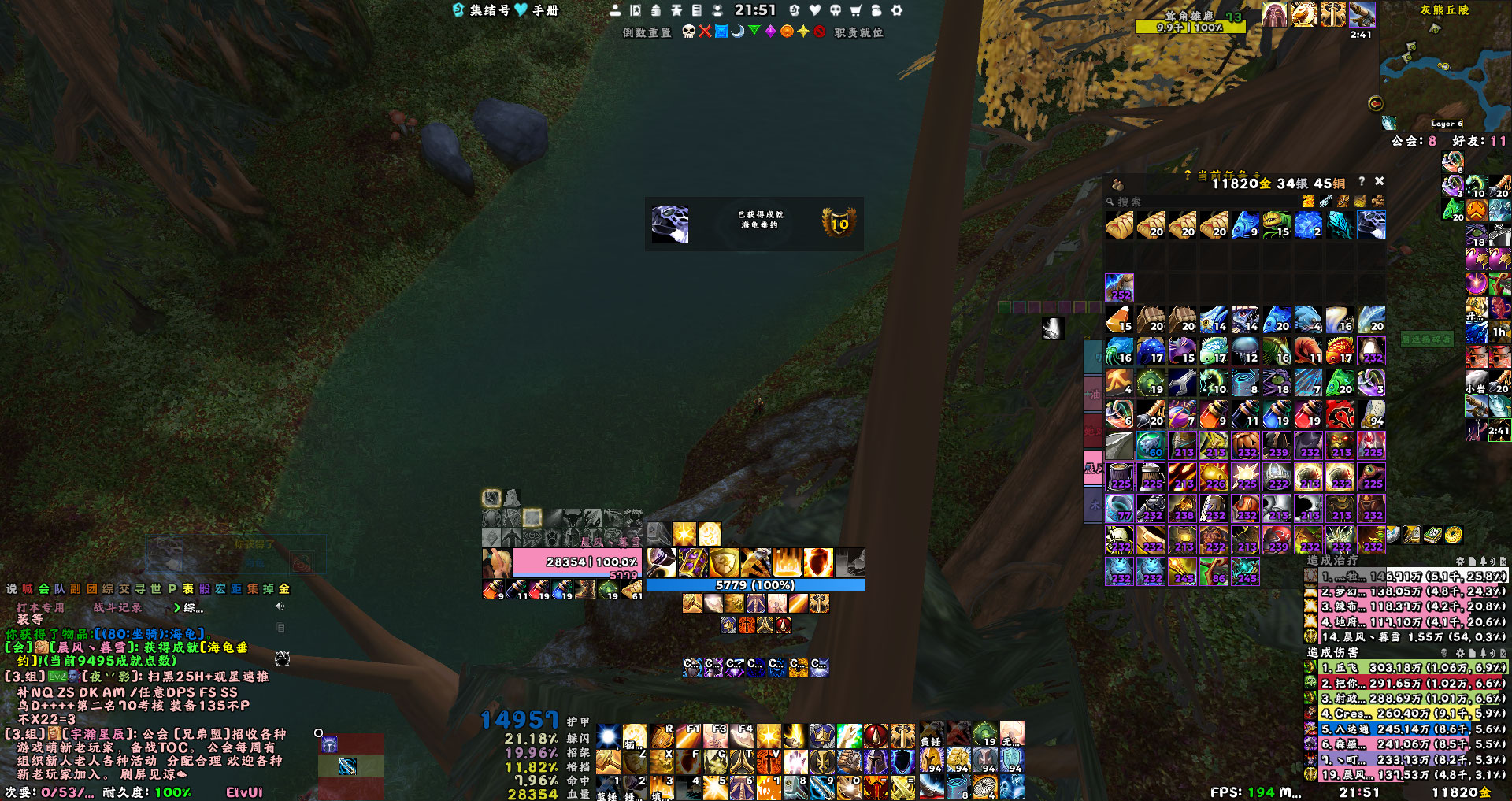Select the sea turtle mount item in bag
The height and width of the screenshot is (801, 1512).
pos(1370,225)
